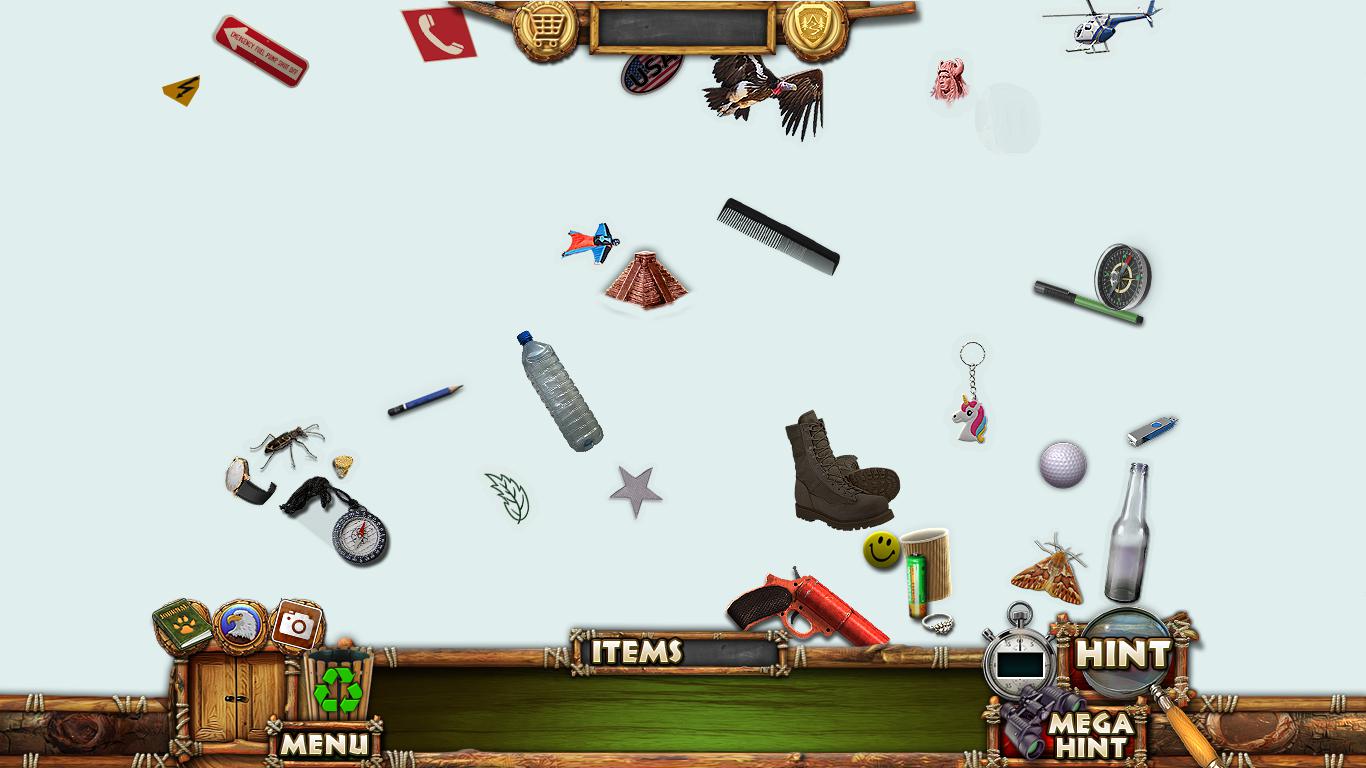Open the green paw-print journal

coord(182,625)
